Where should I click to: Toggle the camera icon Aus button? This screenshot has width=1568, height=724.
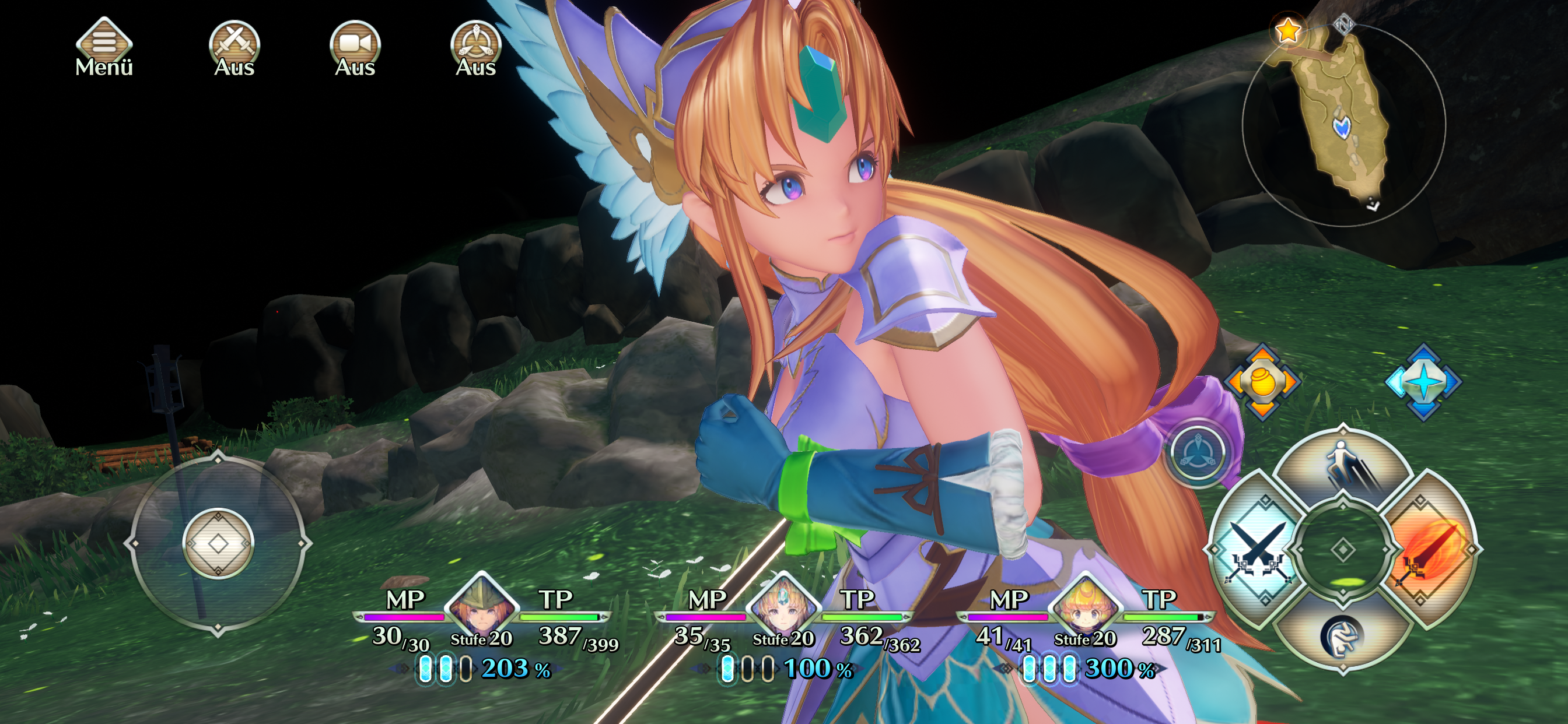pos(355,46)
